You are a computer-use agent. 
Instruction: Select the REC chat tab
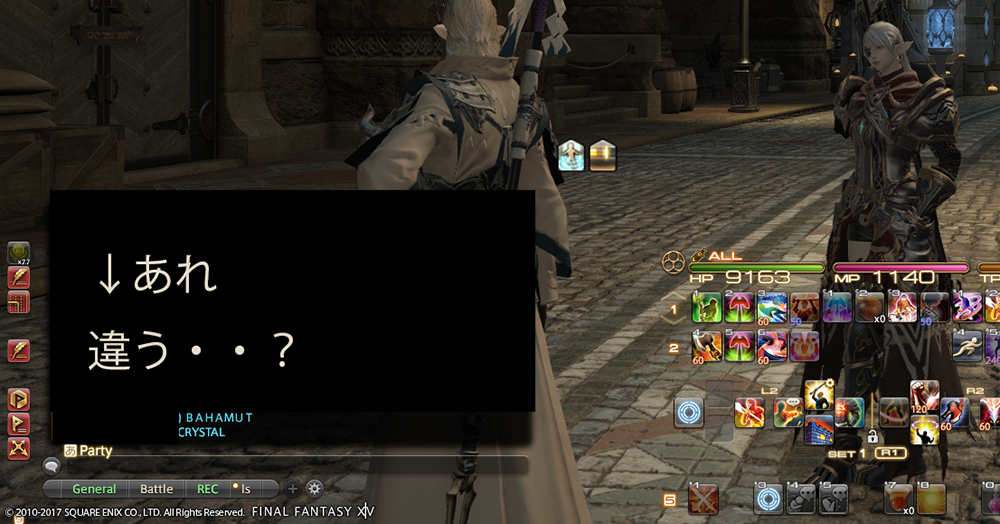[x=207, y=489]
